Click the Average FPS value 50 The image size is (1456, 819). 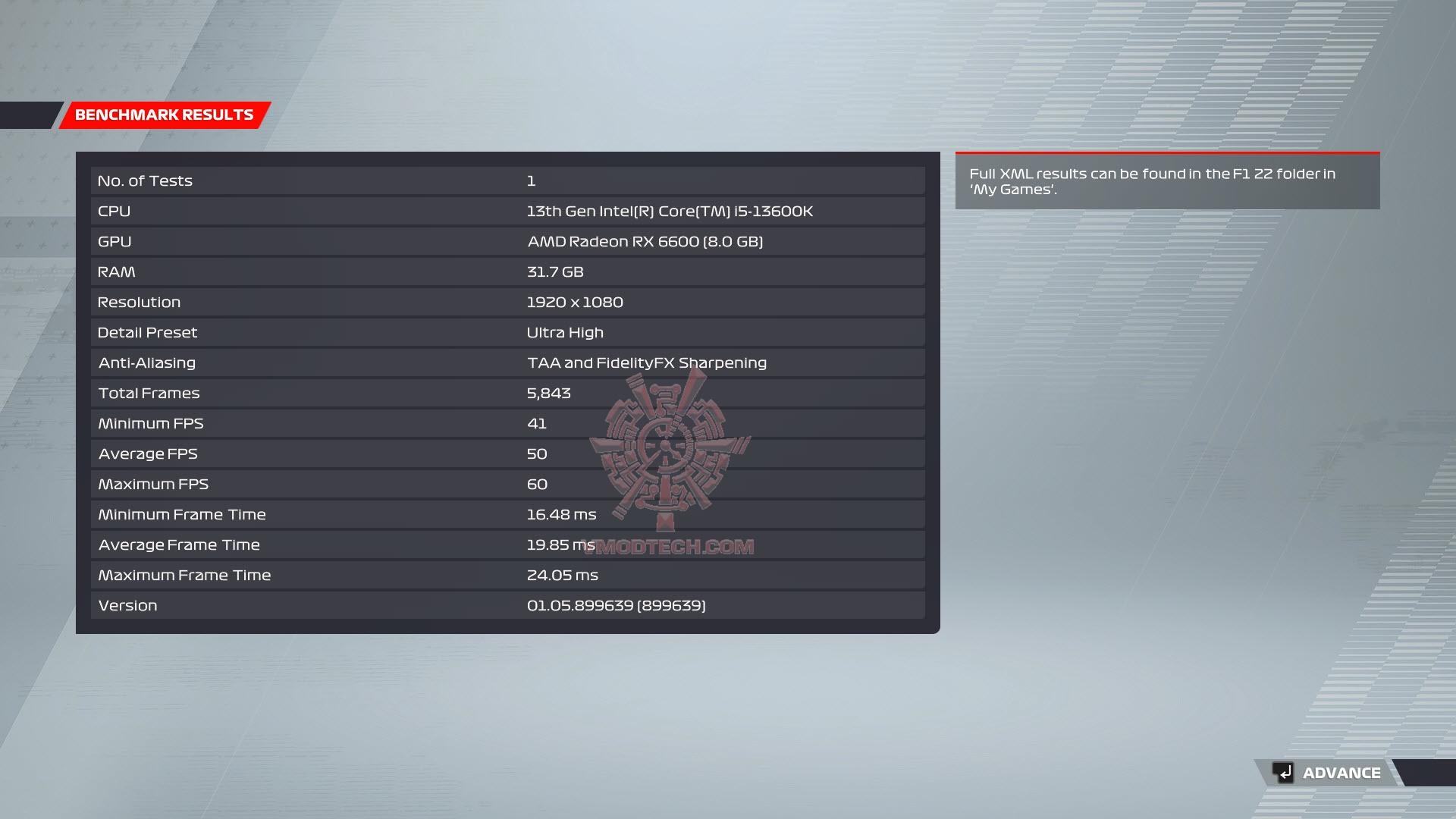pos(538,453)
